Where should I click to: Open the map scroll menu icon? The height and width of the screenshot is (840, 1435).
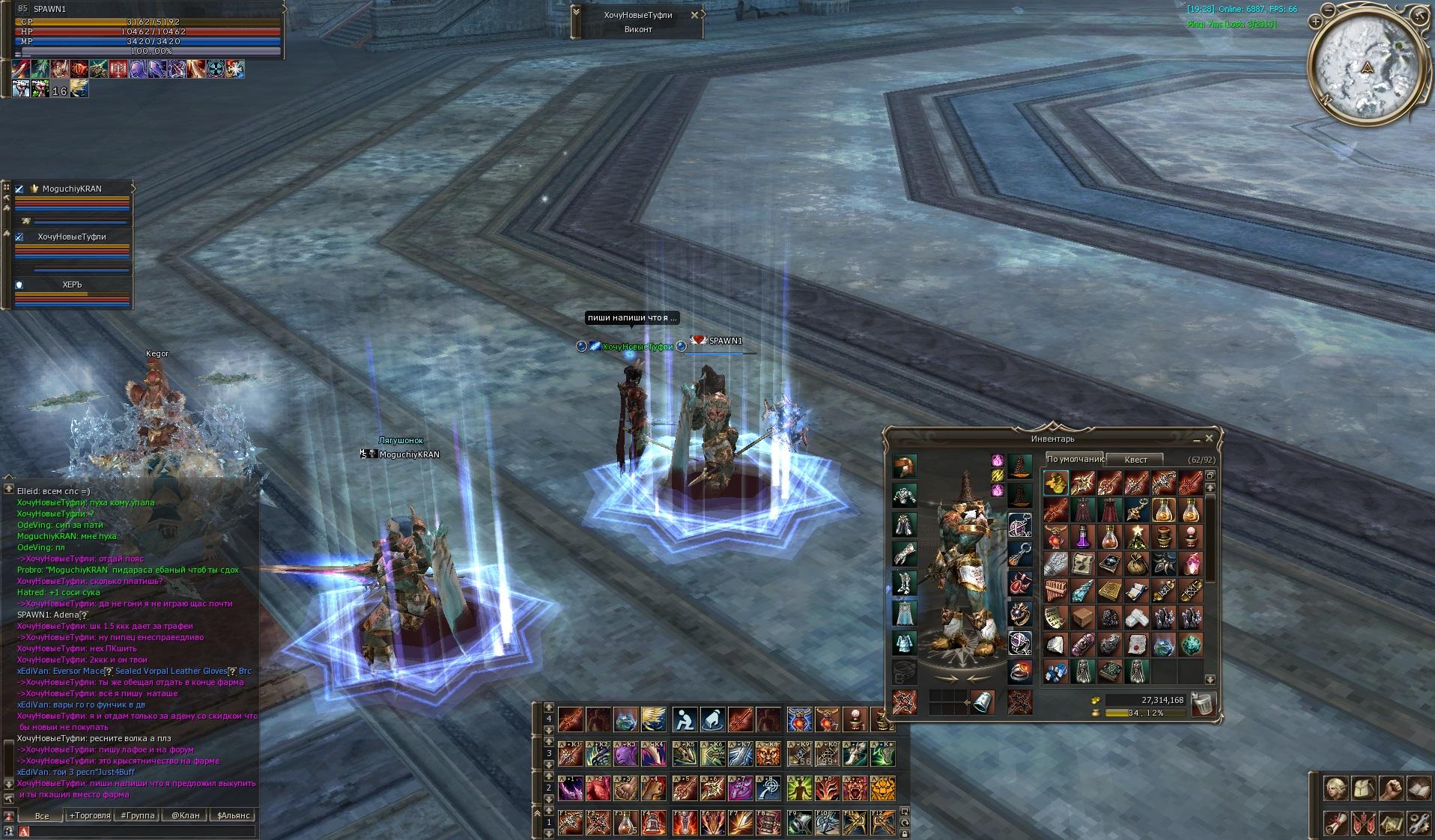click(x=1392, y=824)
